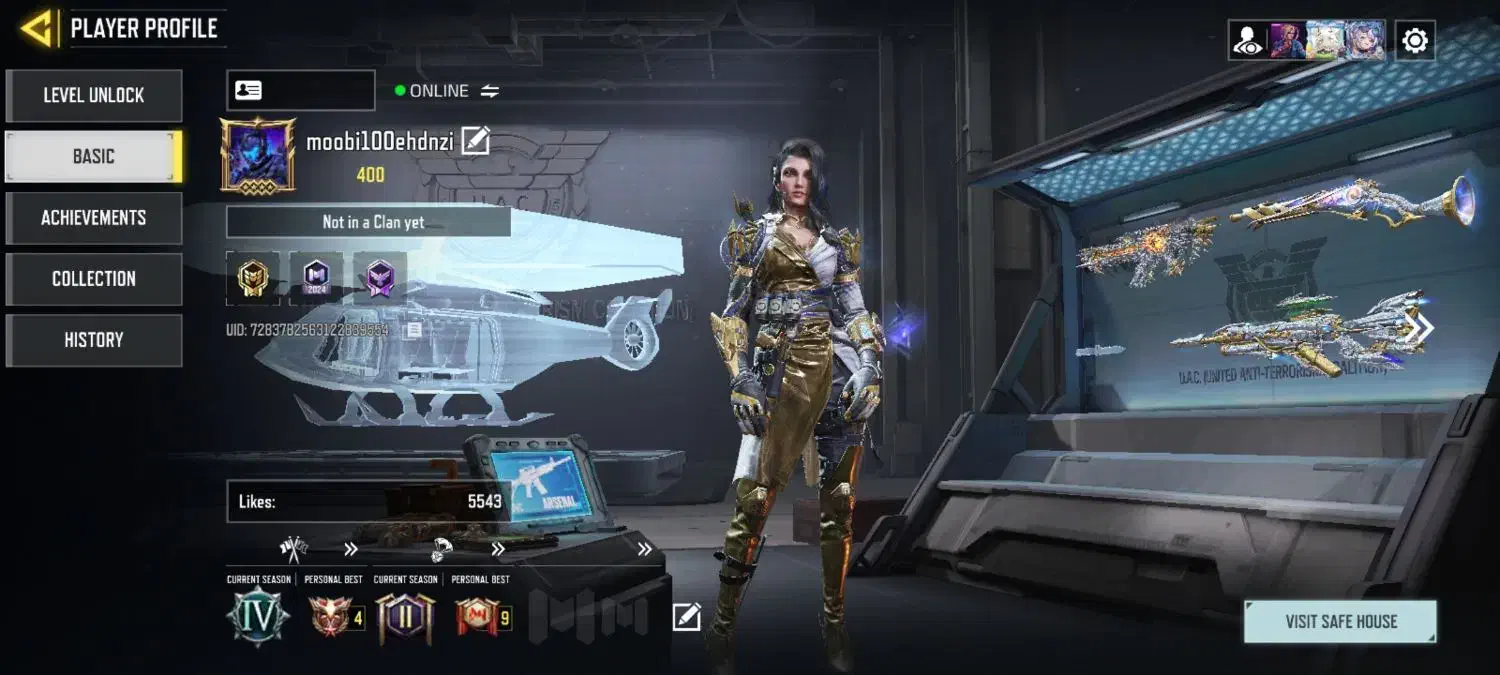Image resolution: width=1500 pixels, height=675 pixels.
Task: Select the 2024 medal badge
Action: pyautogui.click(x=316, y=278)
